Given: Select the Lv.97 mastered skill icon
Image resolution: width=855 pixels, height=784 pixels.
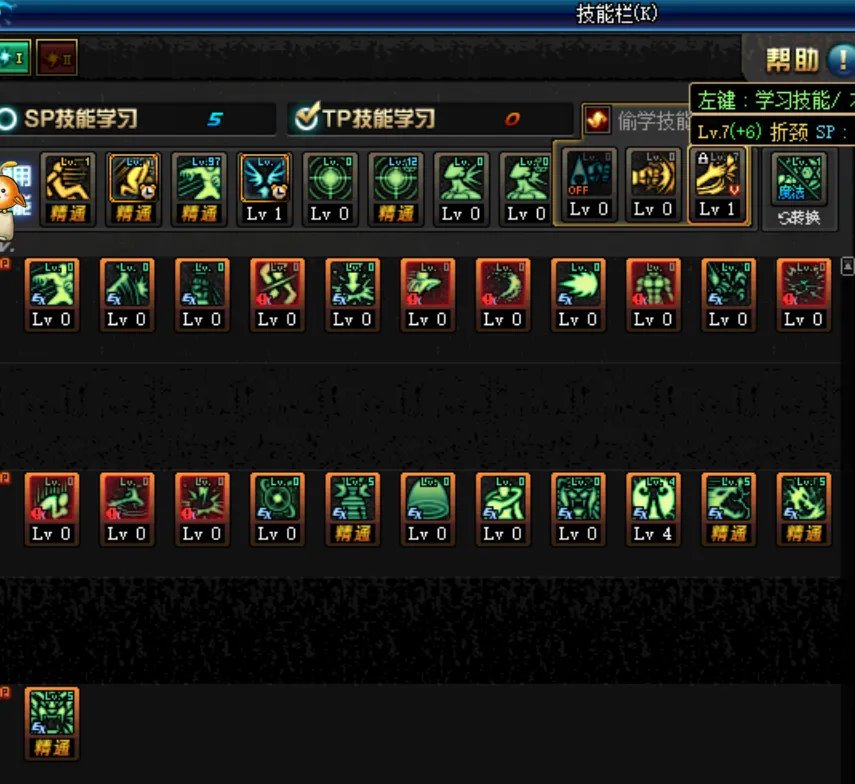Looking at the screenshot, I should (x=199, y=188).
